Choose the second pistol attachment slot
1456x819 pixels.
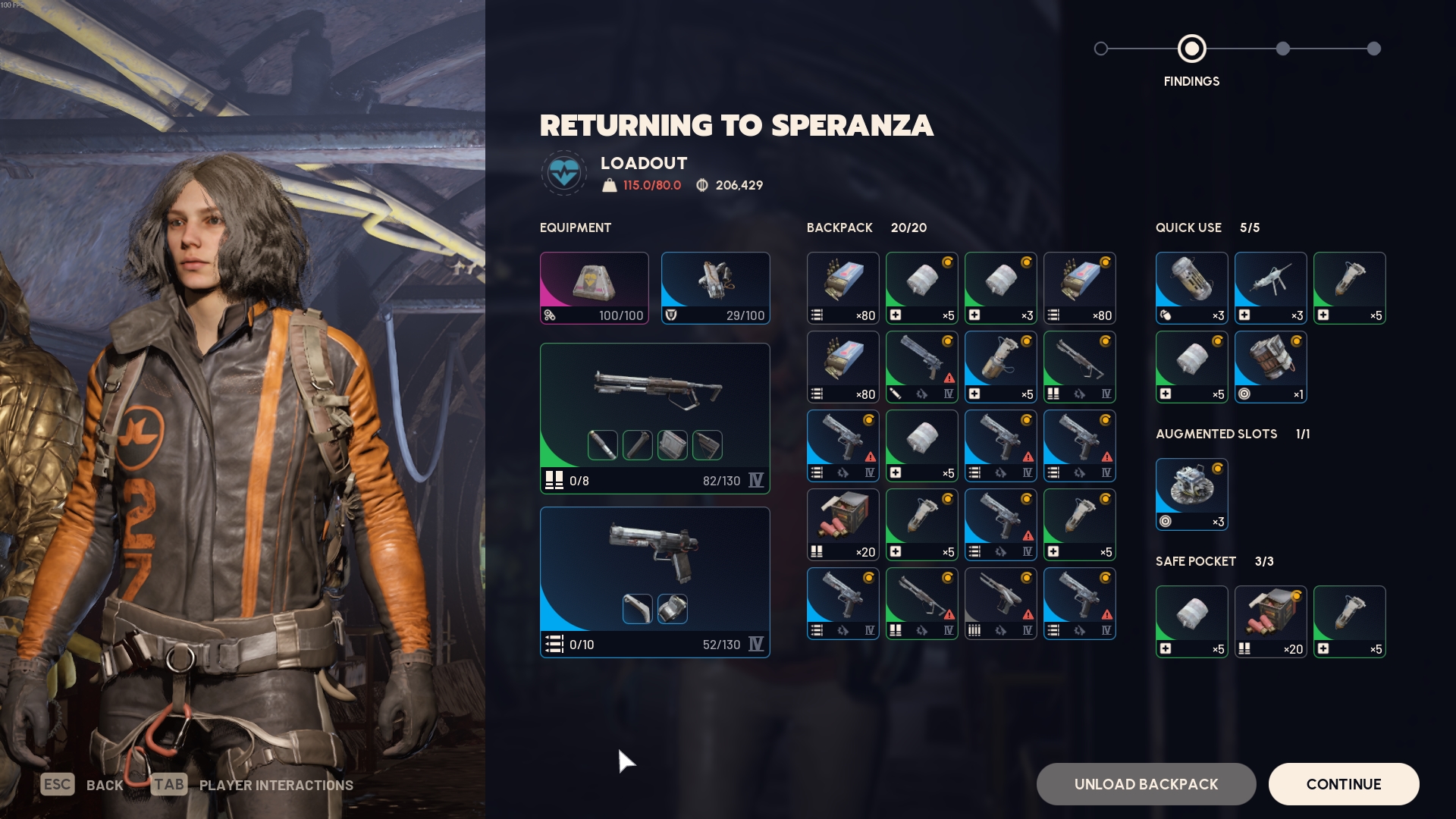(672, 609)
